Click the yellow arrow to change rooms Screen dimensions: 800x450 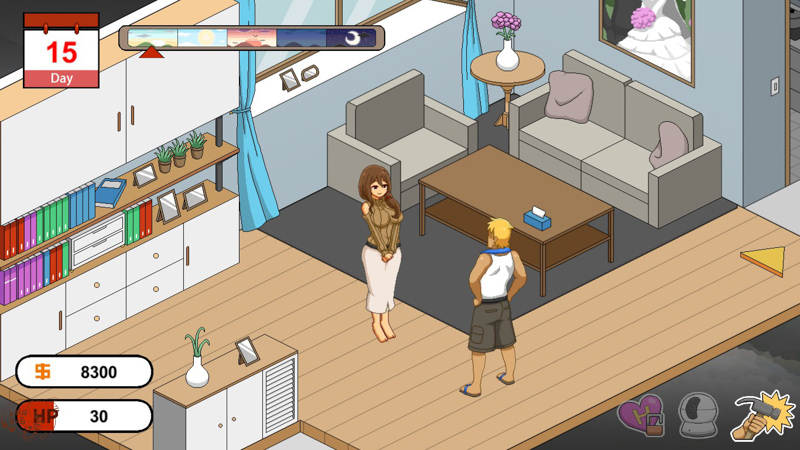[x=763, y=261]
